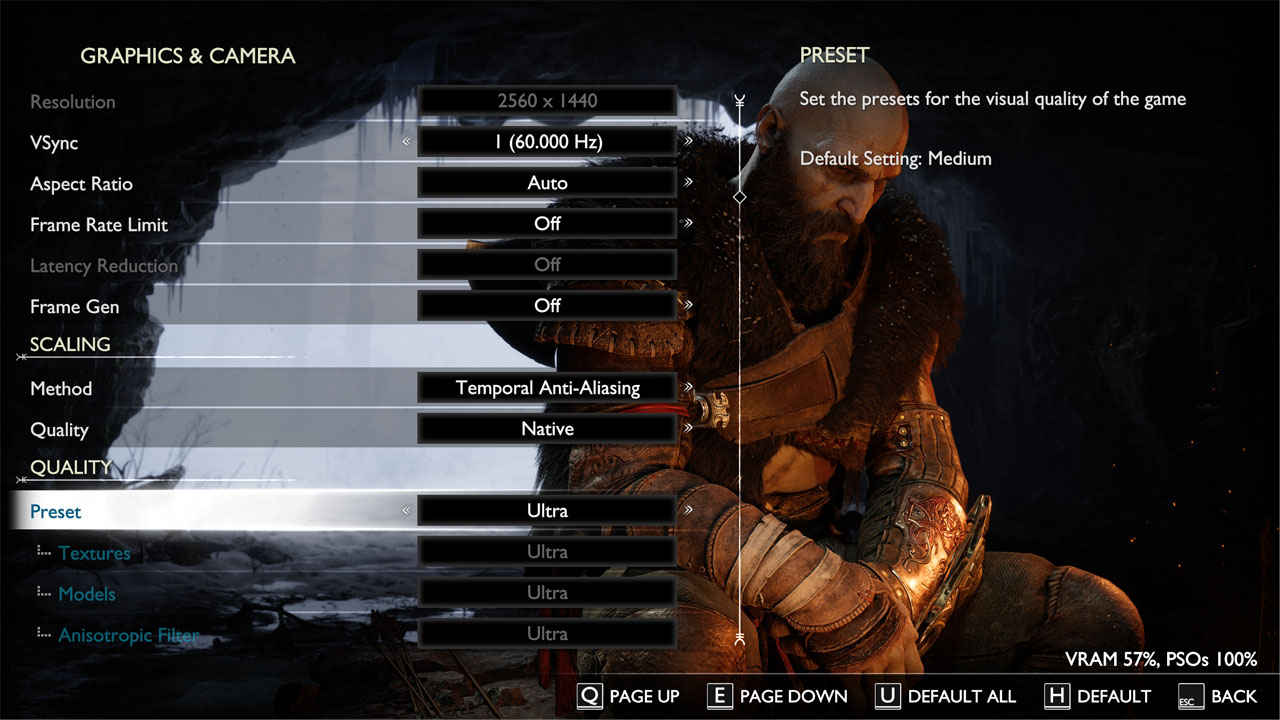Change Frame Rate Limit using right arrow
Viewport: 1280px width, 720px height.
coord(689,223)
